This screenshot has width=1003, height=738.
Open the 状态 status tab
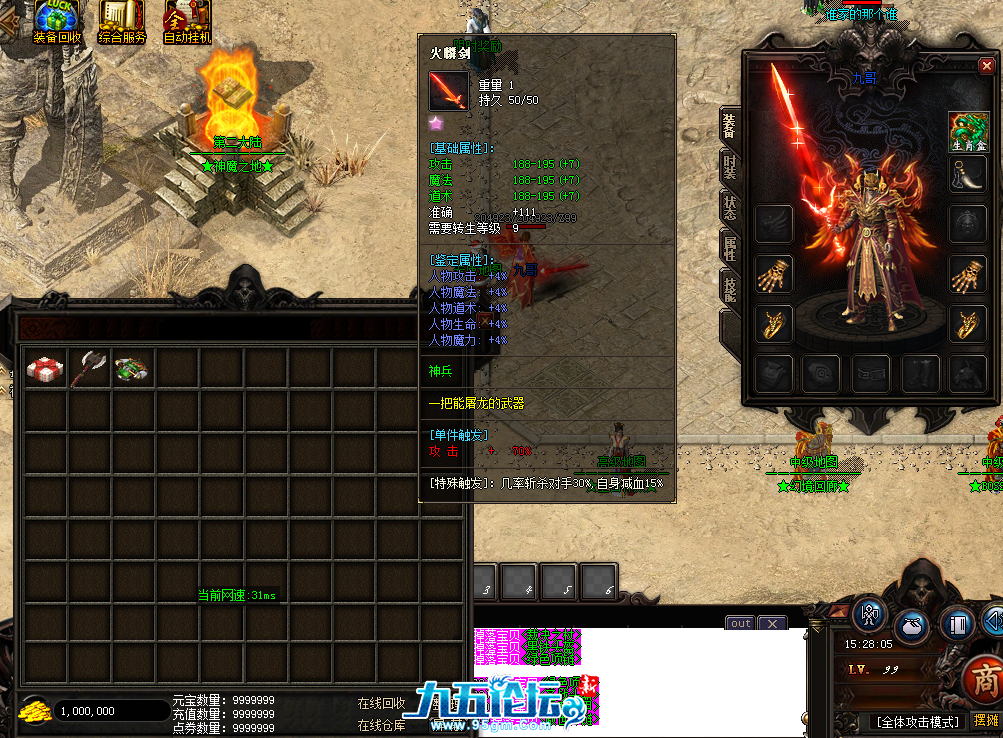729,208
